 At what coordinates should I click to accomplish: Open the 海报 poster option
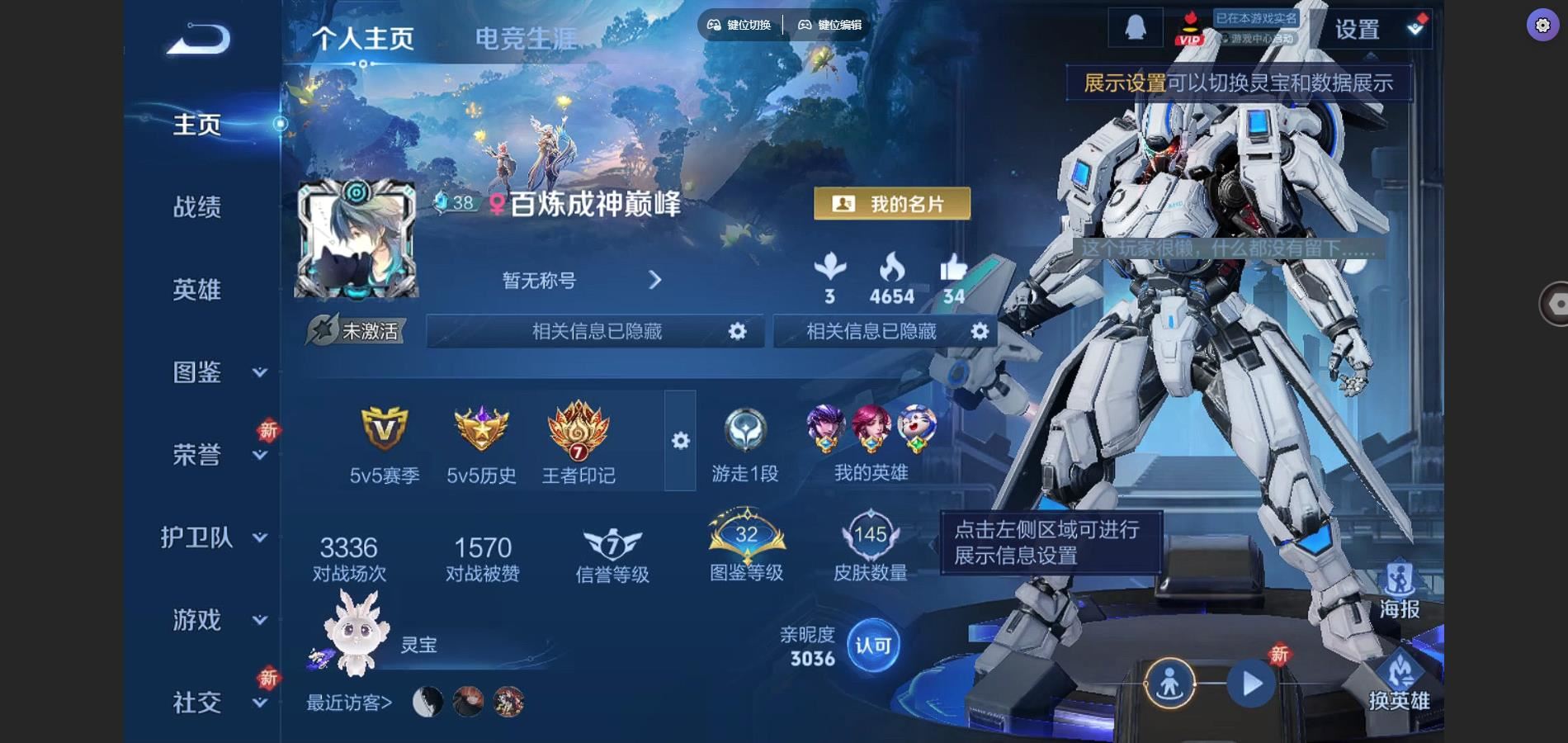pyautogui.click(x=1399, y=591)
